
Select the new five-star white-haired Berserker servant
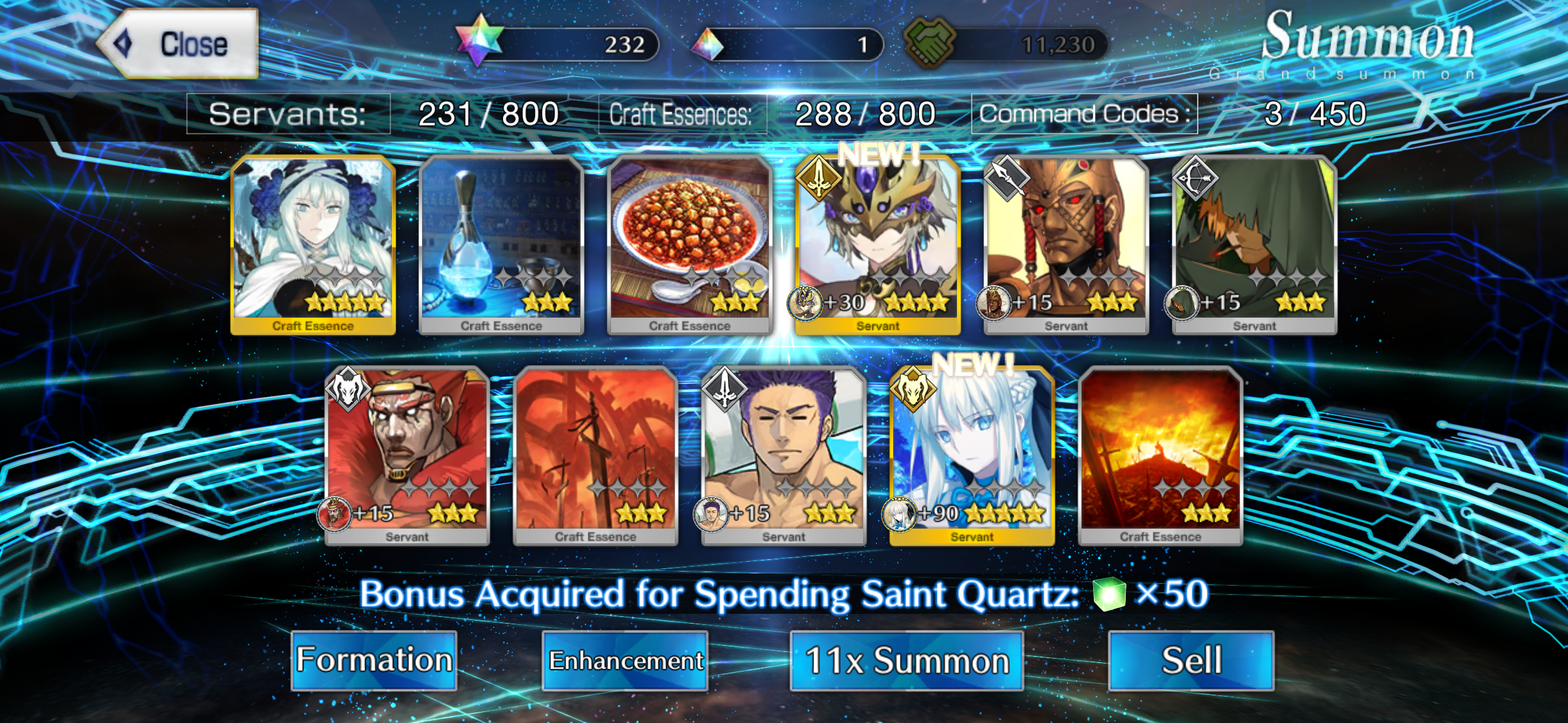click(x=972, y=456)
